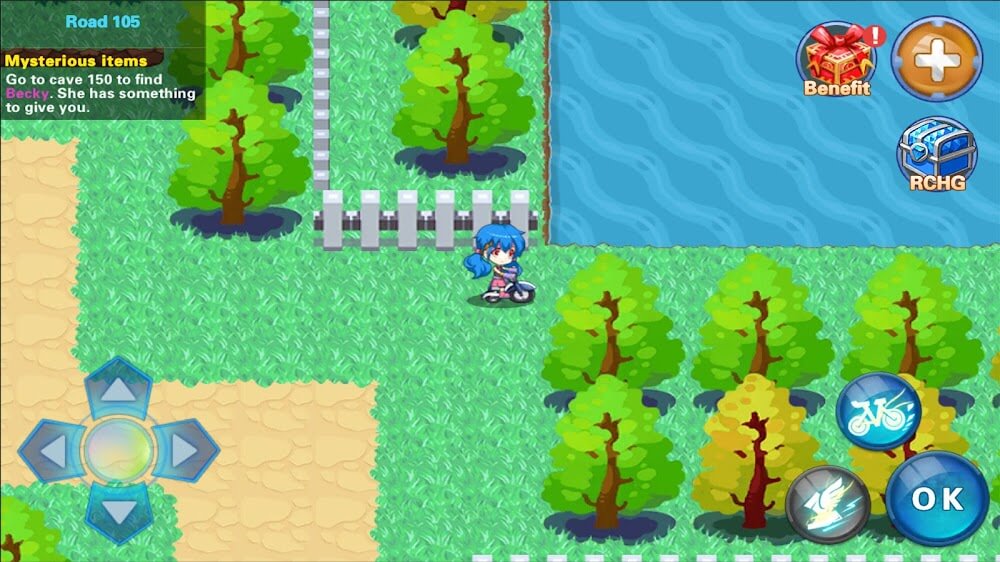Open the Benefit gift box

pos(837,58)
